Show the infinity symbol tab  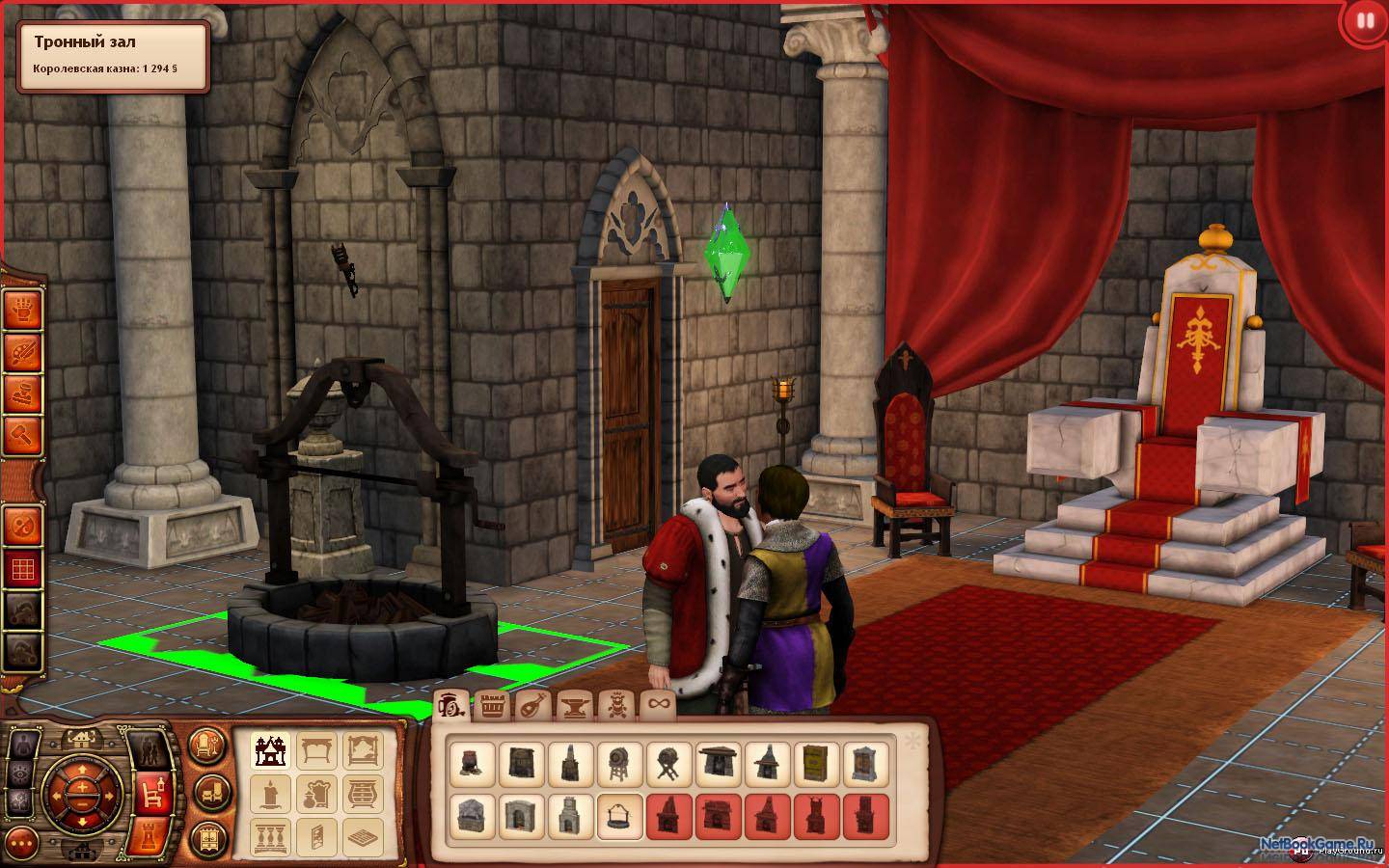click(658, 706)
